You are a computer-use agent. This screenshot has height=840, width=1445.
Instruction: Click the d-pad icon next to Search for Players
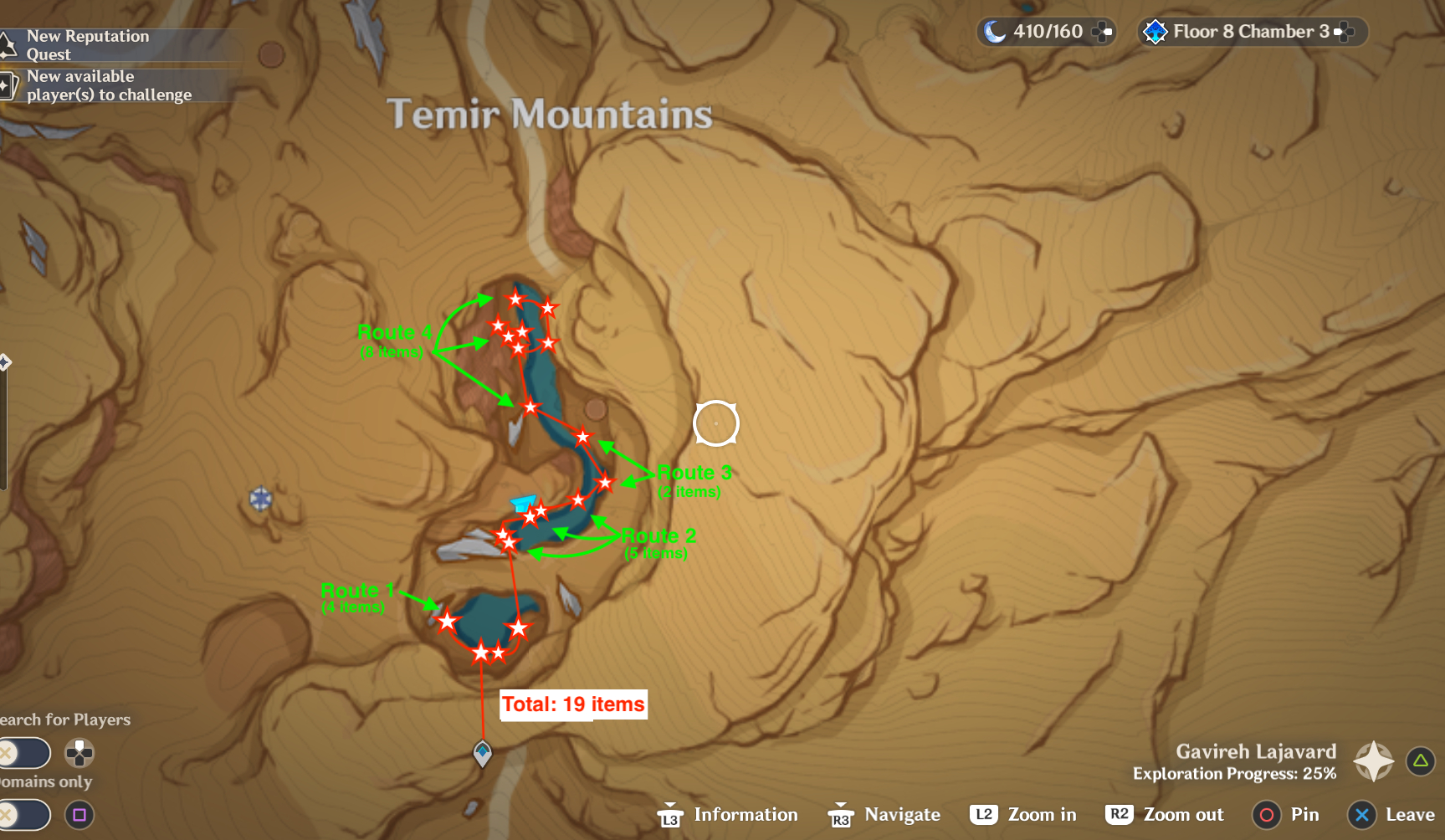pos(79,753)
